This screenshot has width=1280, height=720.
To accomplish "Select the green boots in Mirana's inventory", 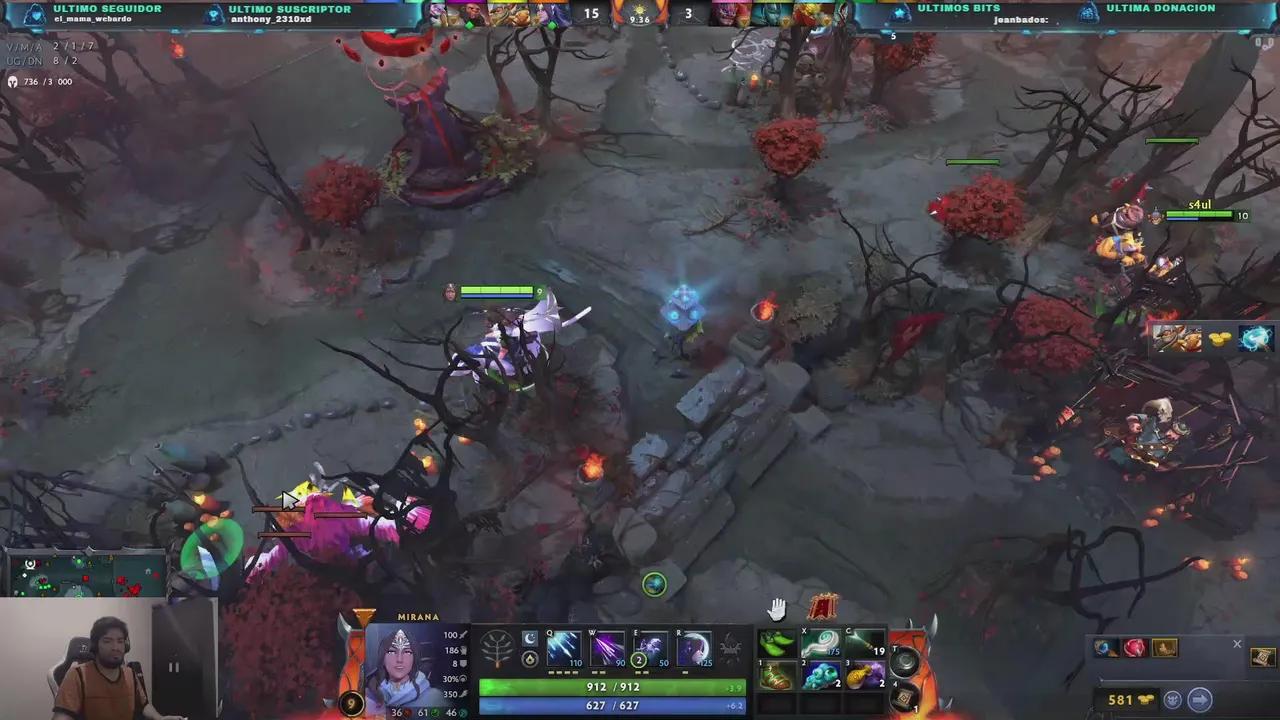I will pyautogui.click(x=778, y=645).
